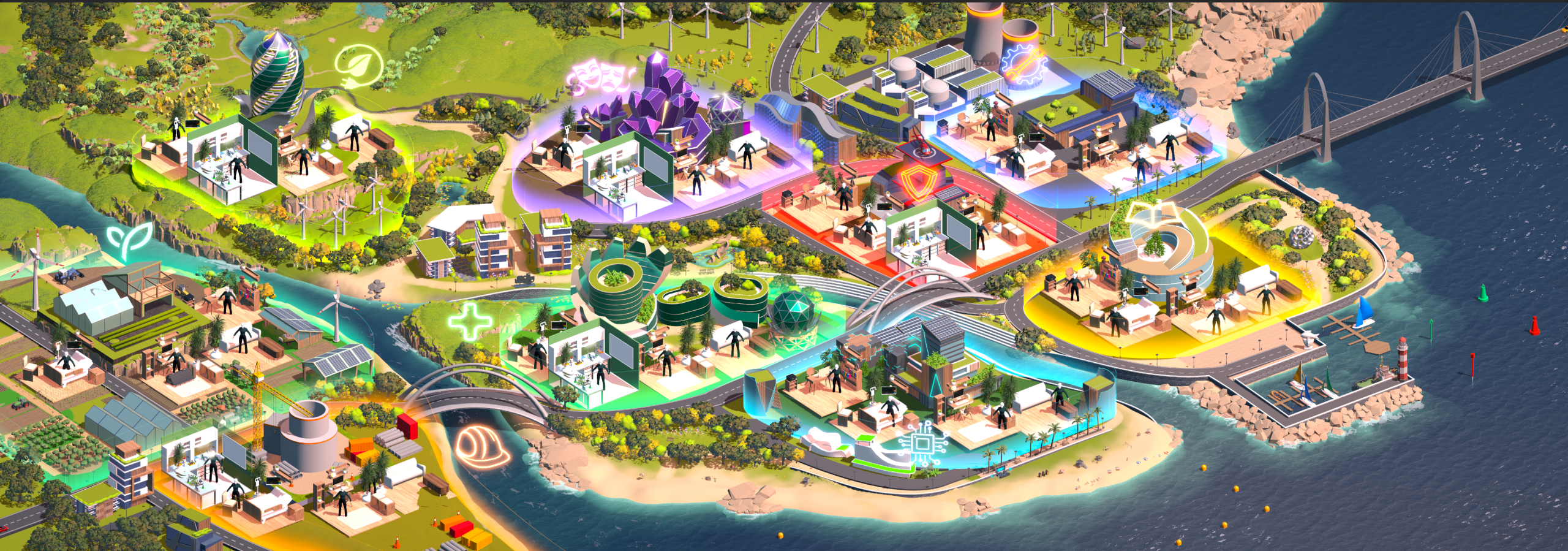Select the neon leaf and plug icon
The image size is (1568, 551).
click(358, 67)
